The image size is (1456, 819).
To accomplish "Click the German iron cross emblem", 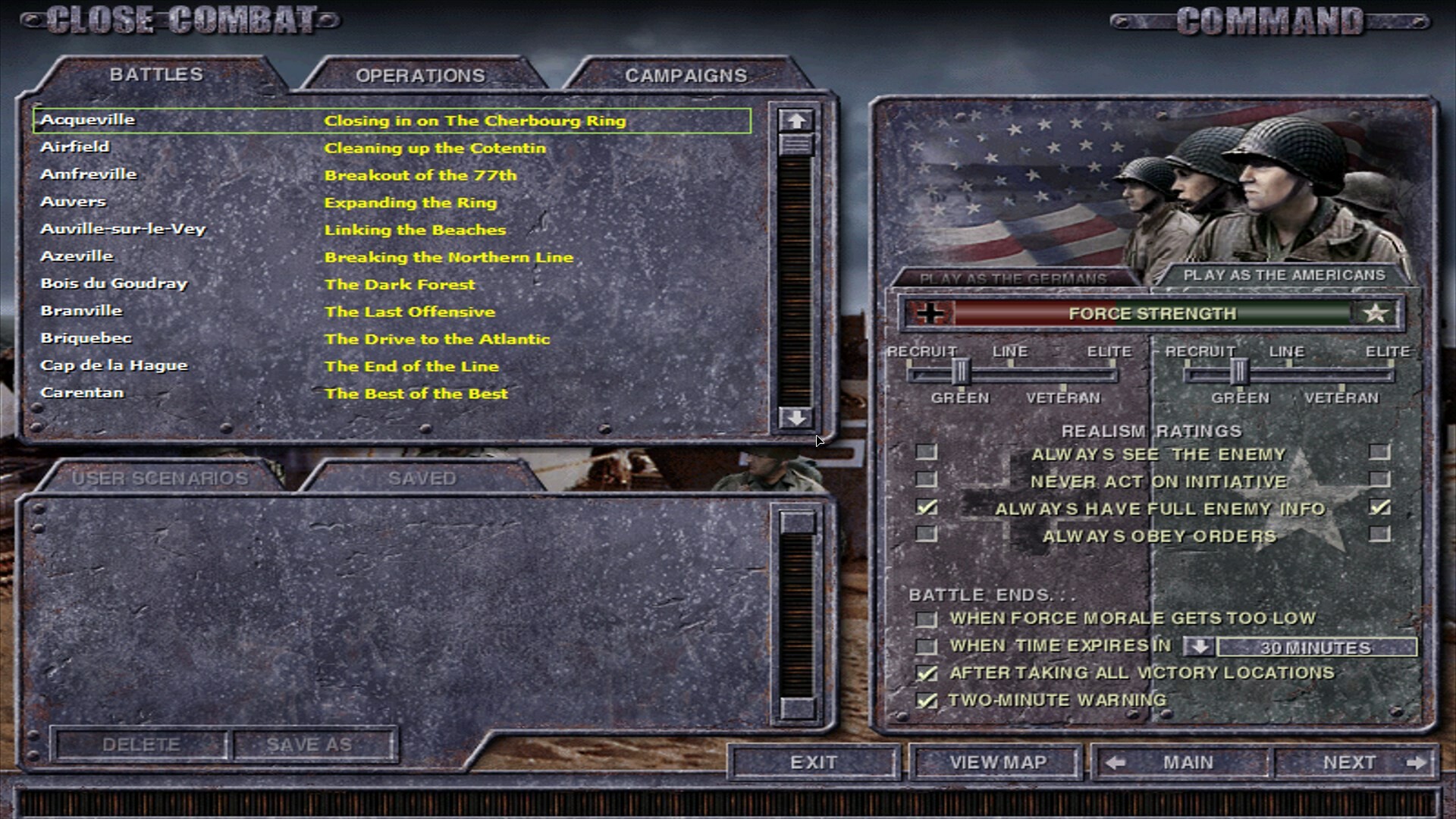I will tap(929, 313).
